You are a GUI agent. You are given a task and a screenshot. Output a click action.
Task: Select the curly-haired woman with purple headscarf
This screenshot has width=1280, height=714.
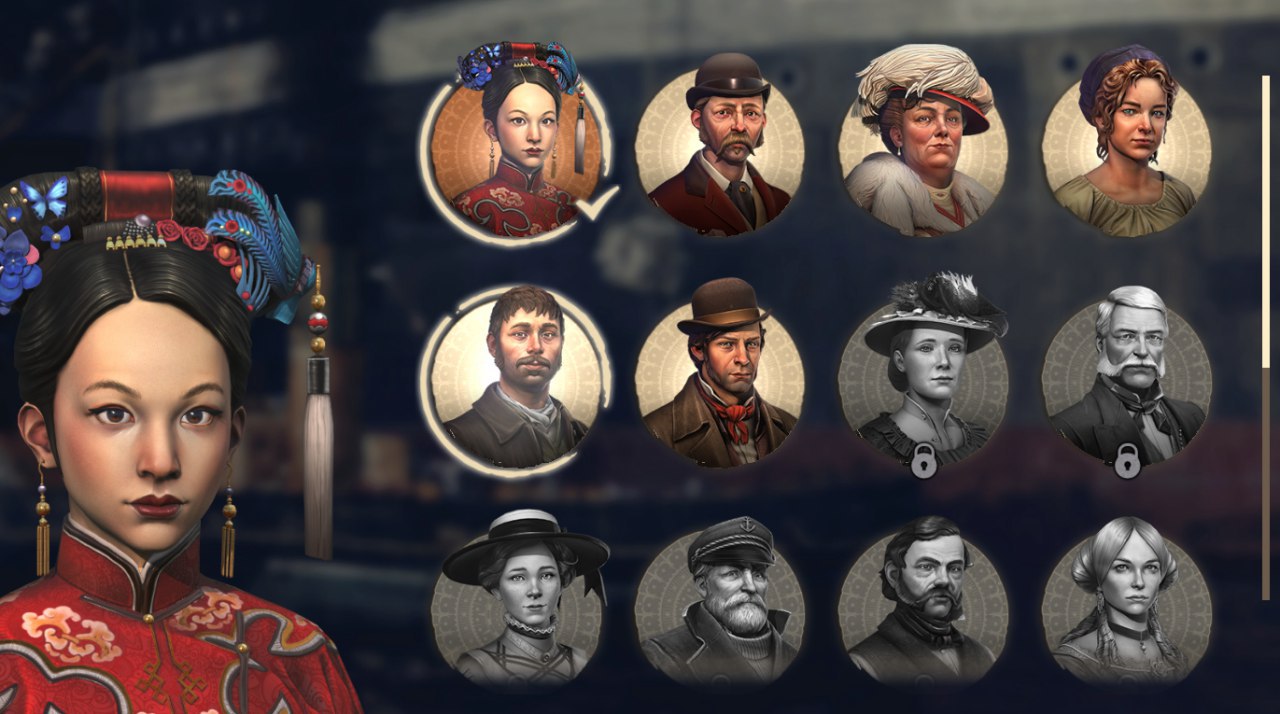point(1126,150)
